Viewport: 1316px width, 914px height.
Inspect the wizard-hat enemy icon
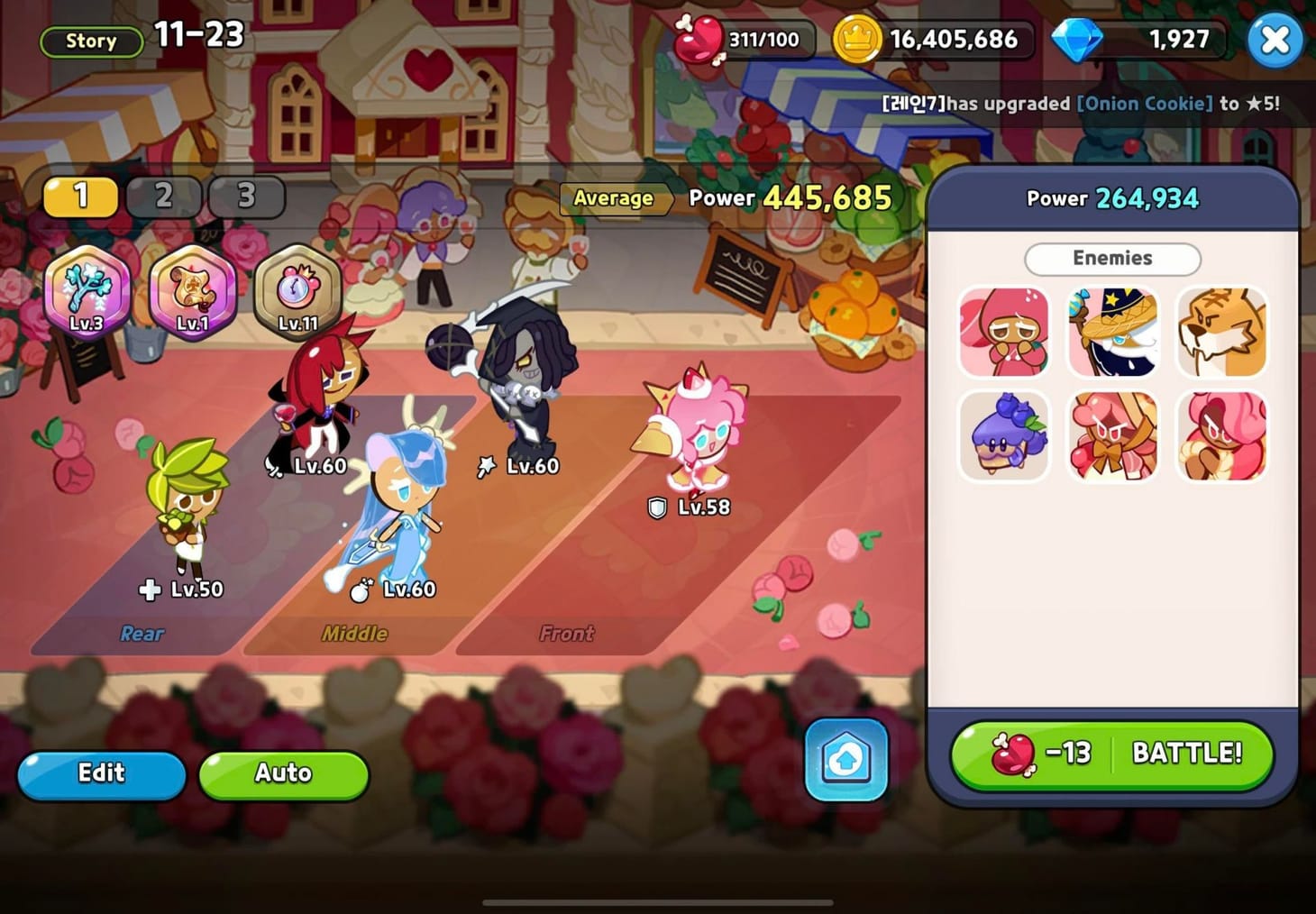[x=1112, y=331]
